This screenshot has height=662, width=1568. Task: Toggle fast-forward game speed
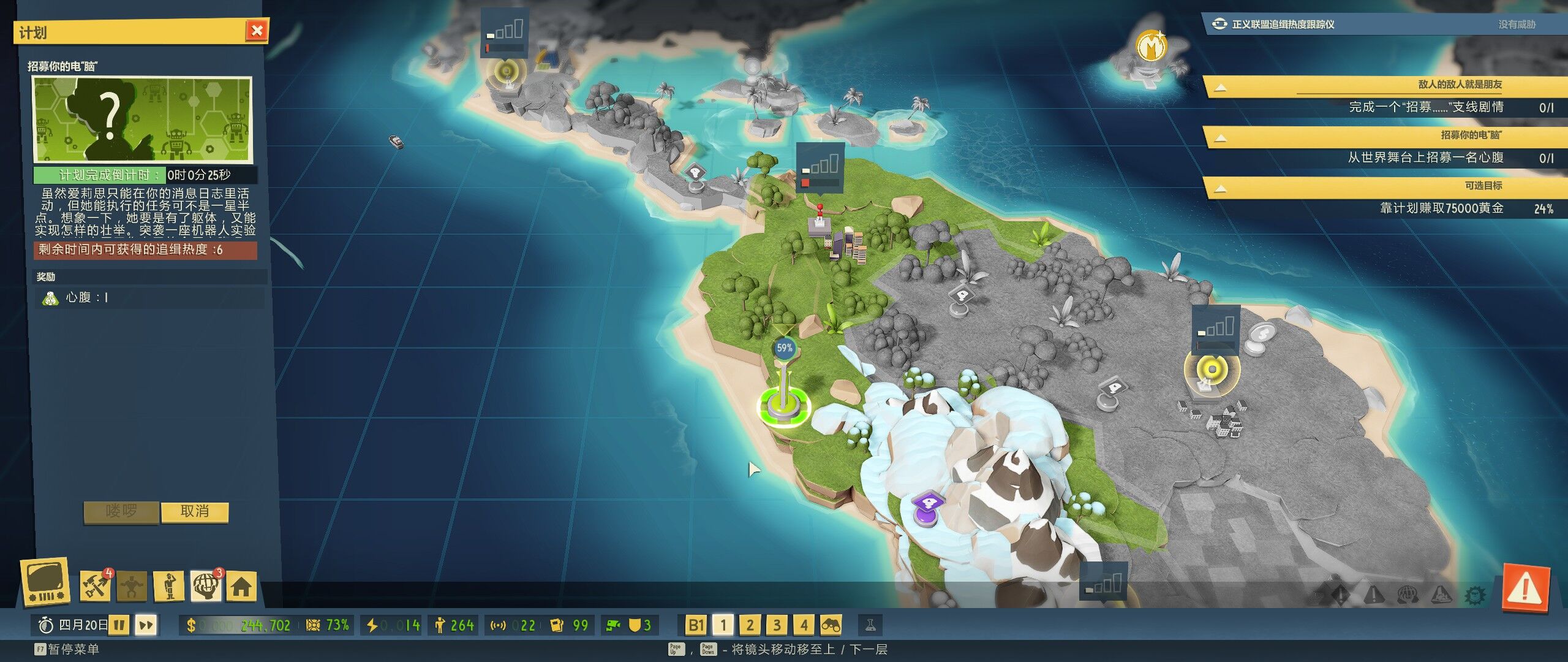[x=146, y=625]
